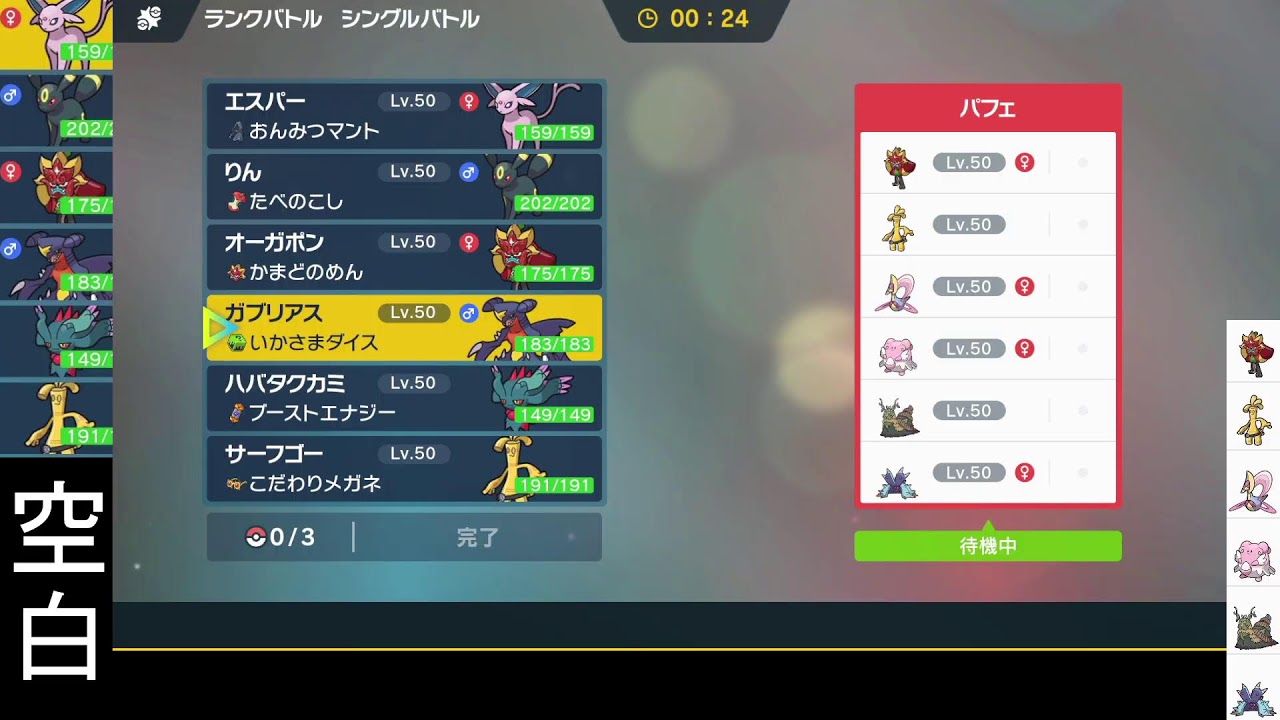Click the 待機中 status bar
The image size is (1280, 720).
pos(988,546)
